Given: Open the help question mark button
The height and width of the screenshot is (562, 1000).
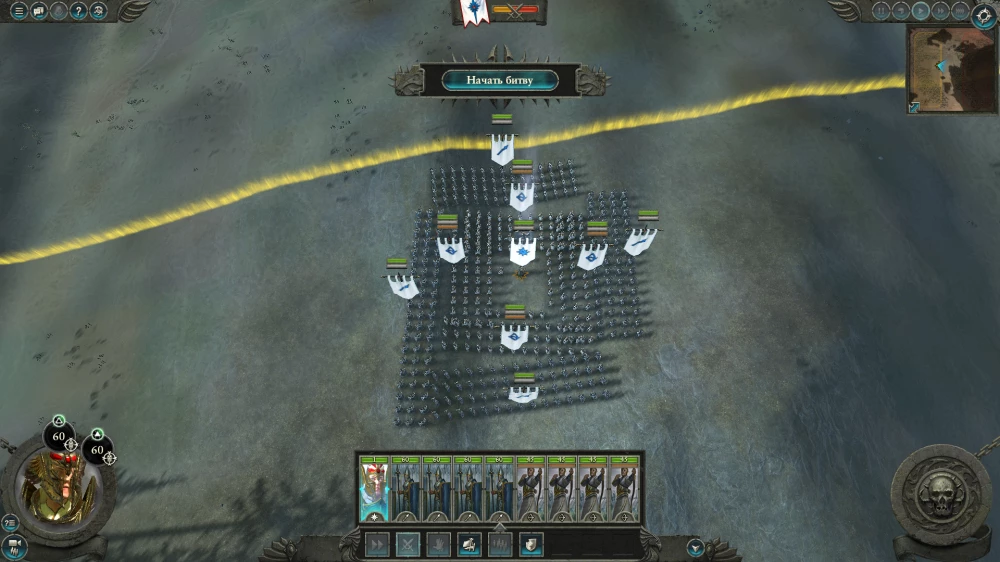Looking at the screenshot, I should [78, 11].
